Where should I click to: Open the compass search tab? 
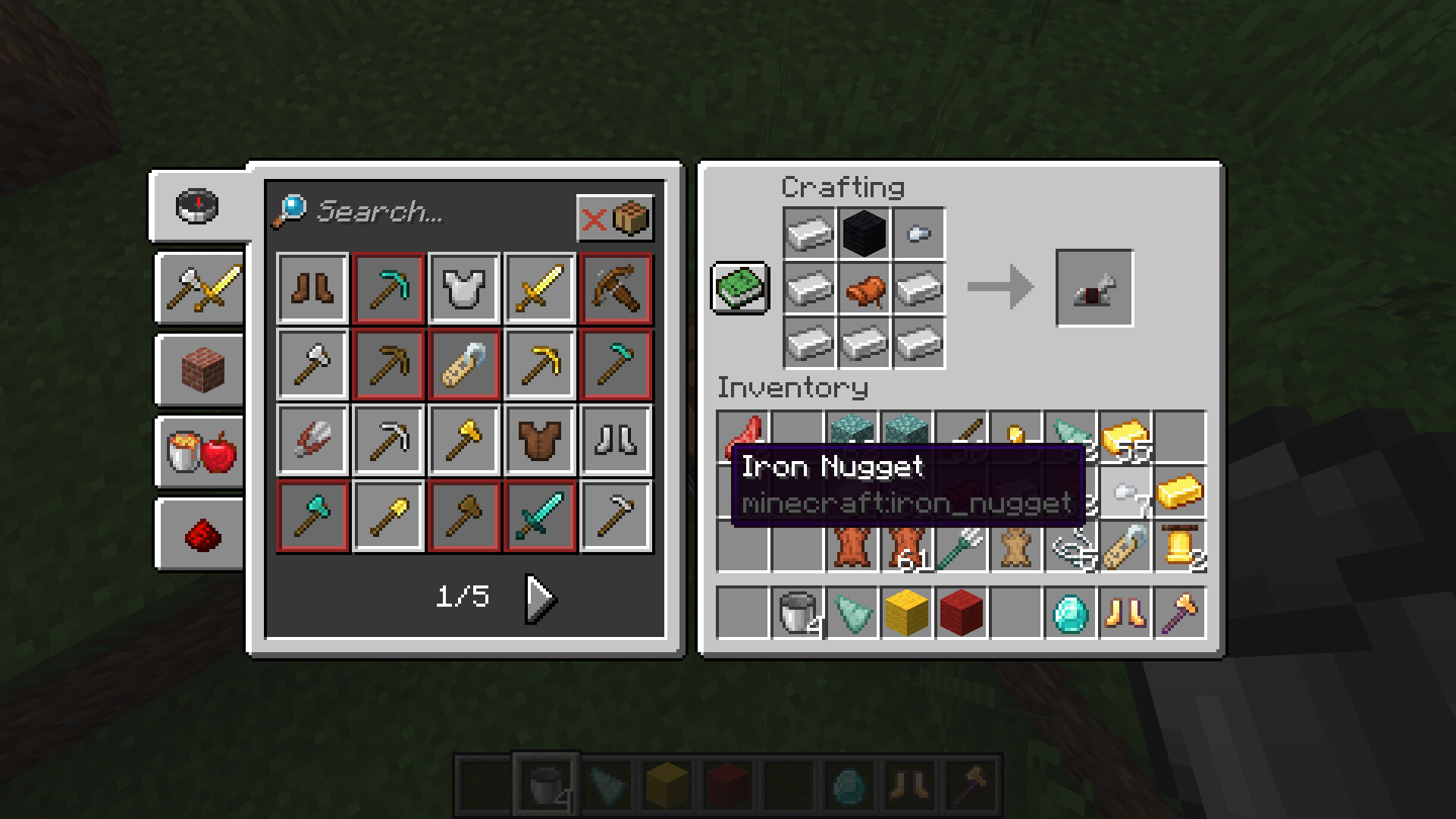tap(198, 206)
